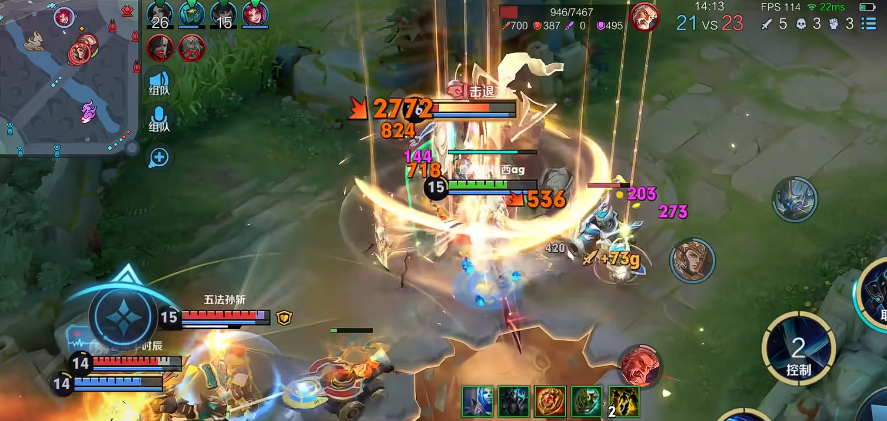
Task: Inspect the red round shield buff icon
Action: 550,402
